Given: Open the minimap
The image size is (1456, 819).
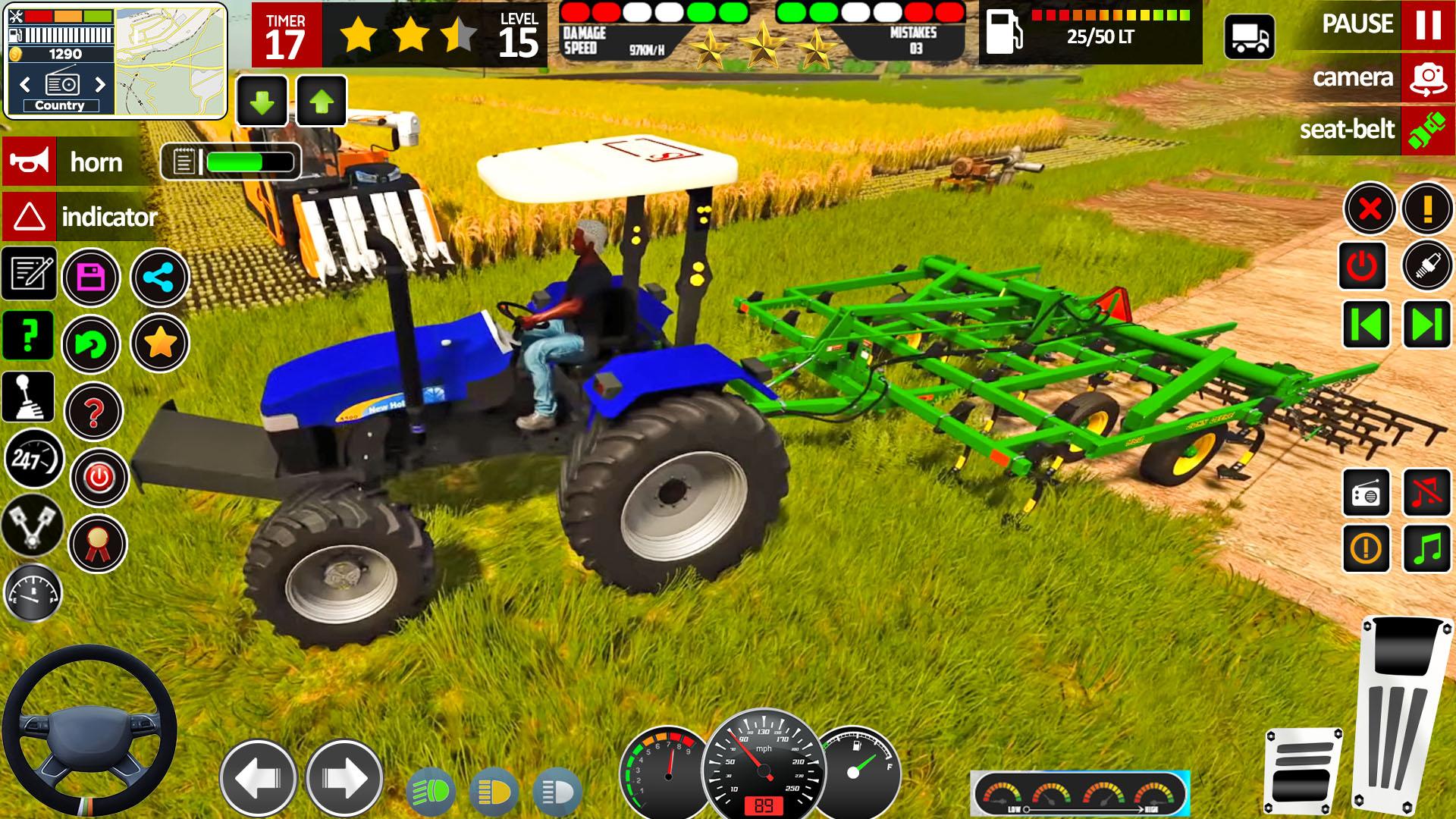Looking at the screenshot, I should [170, 61].
